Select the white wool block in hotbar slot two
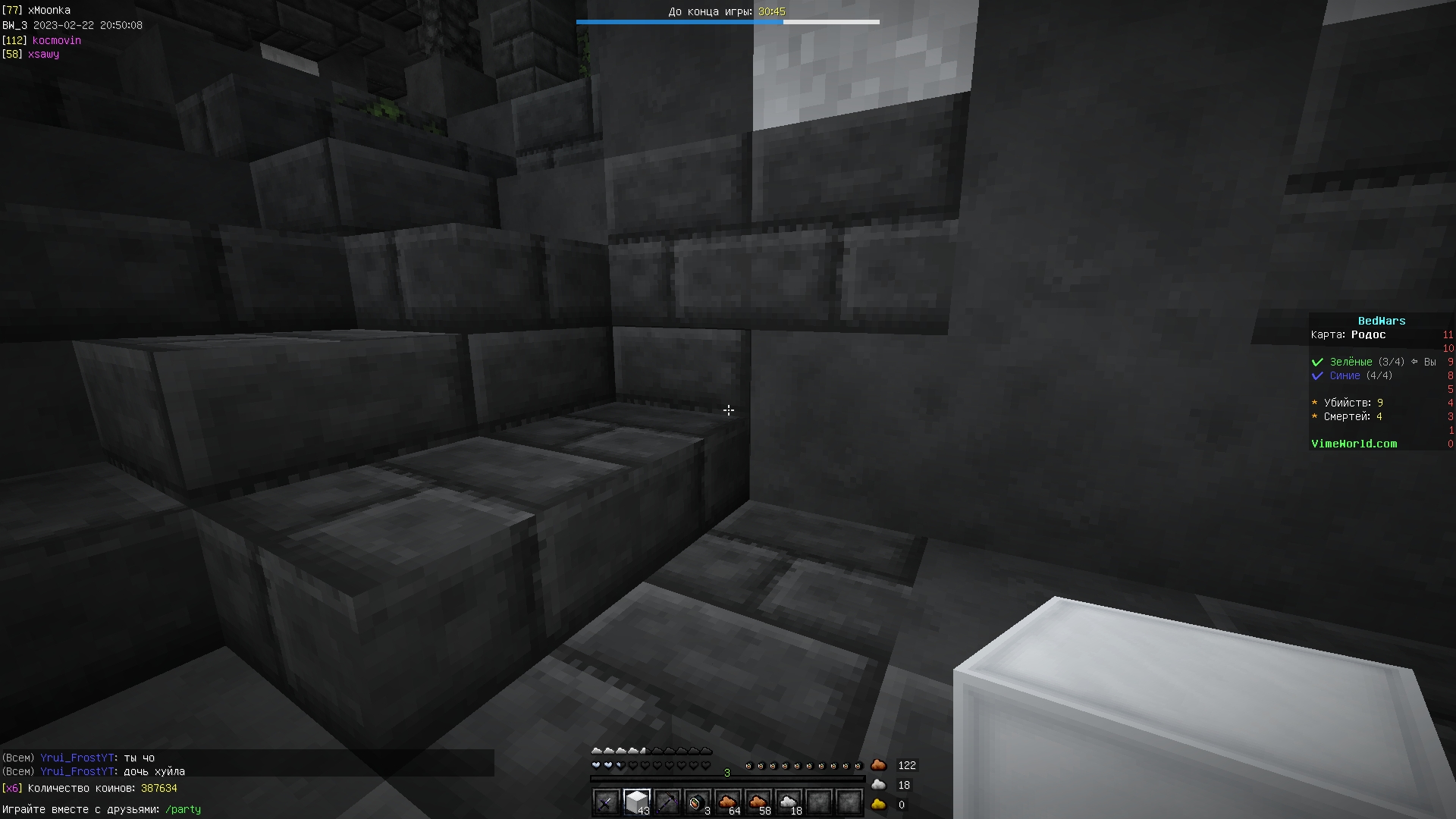The height and width of the screenshot is (819, 1456). 636,800
